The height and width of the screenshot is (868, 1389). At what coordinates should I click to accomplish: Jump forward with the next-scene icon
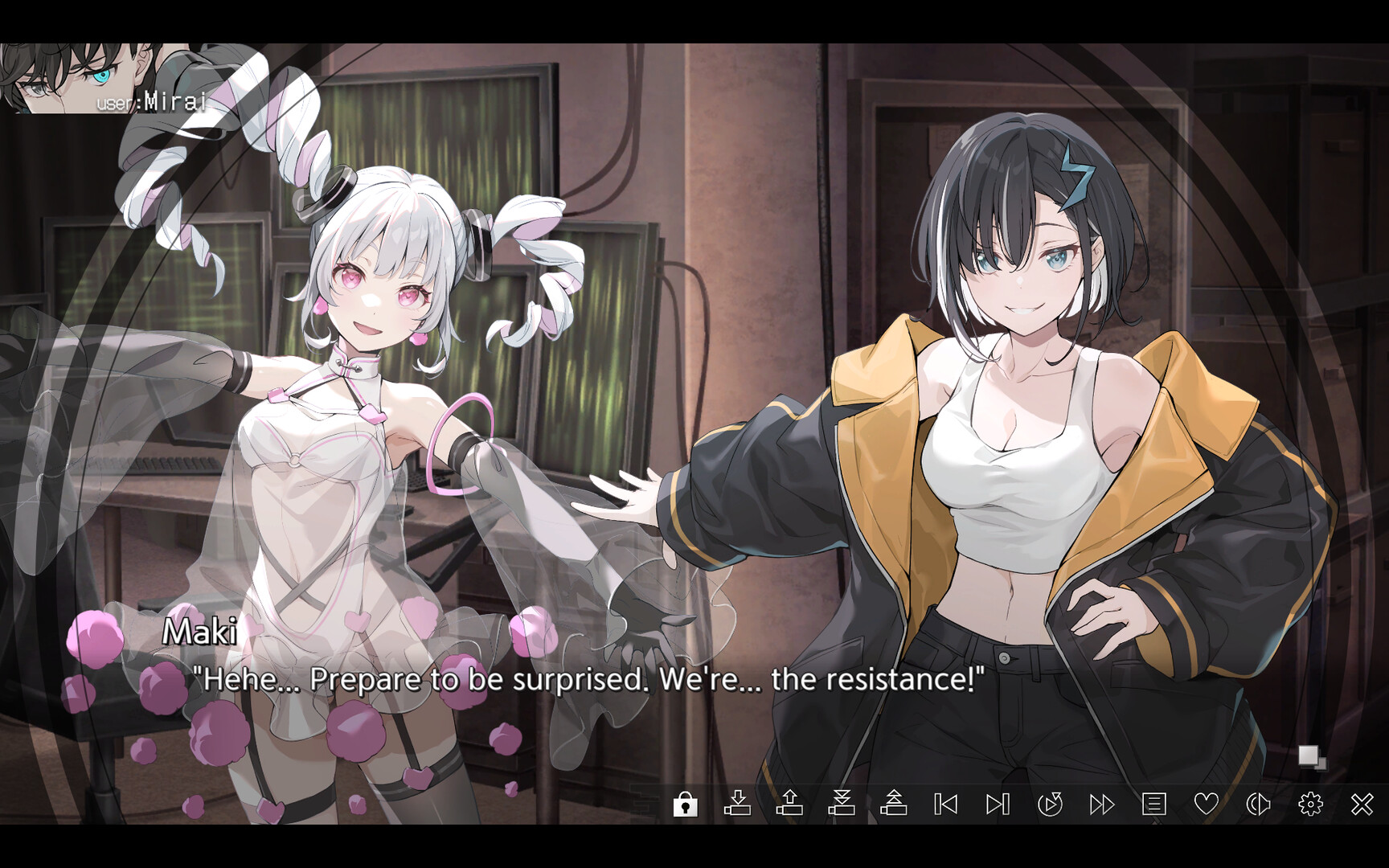pyautogui.click(x=997, y=802)
